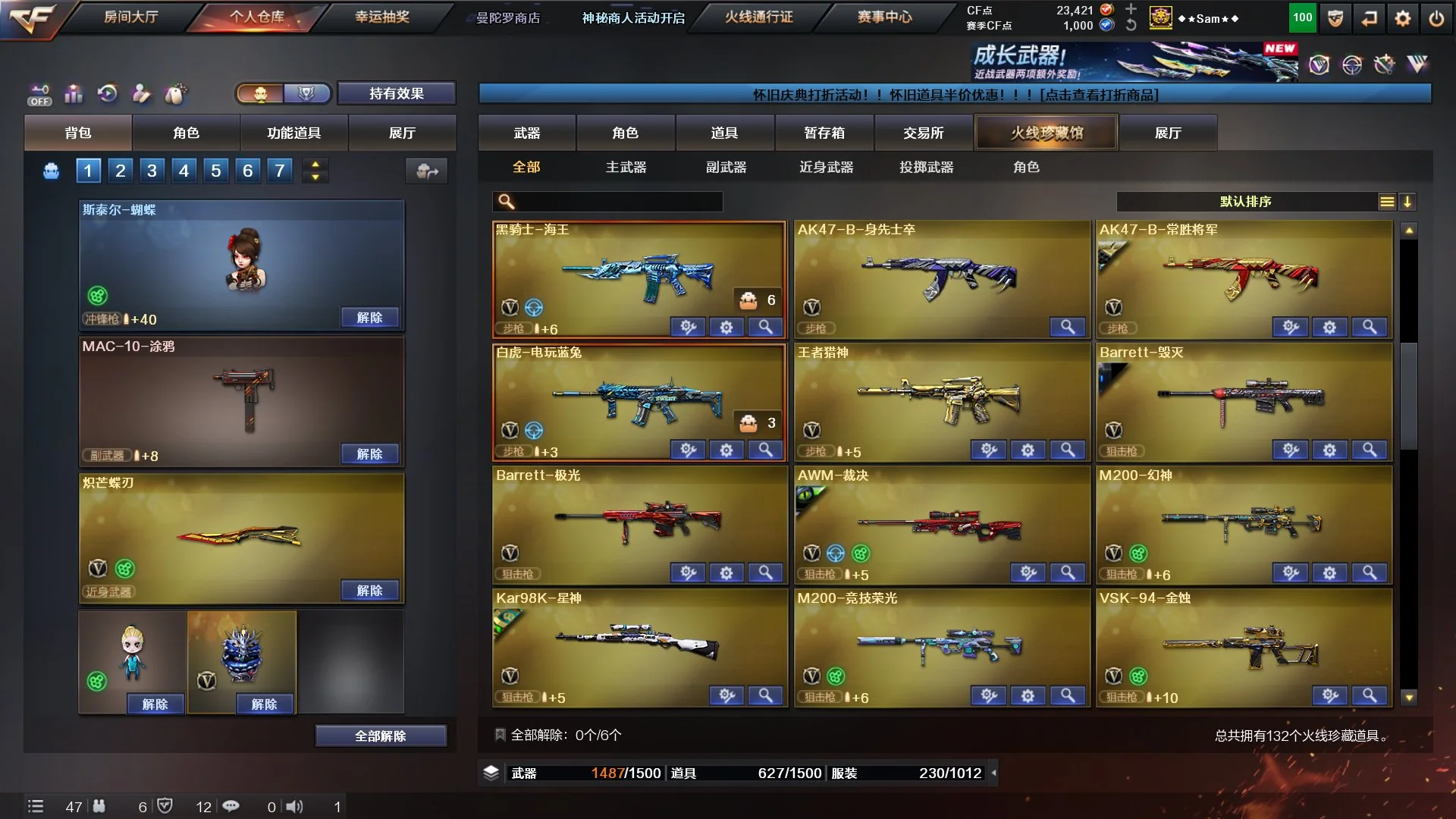
Task: Unequip MAC-10-涂鸦 with 解除
Action: (x=369, y=454)
